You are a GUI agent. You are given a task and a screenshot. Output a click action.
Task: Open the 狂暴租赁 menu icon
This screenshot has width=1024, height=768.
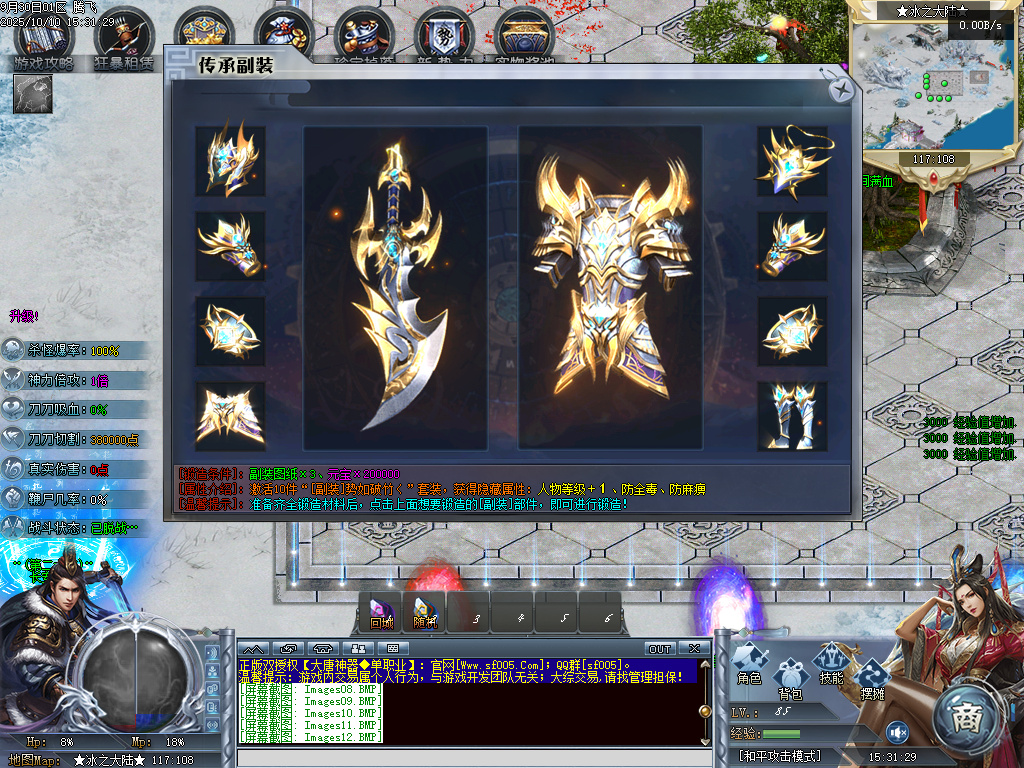coord(124,40)
